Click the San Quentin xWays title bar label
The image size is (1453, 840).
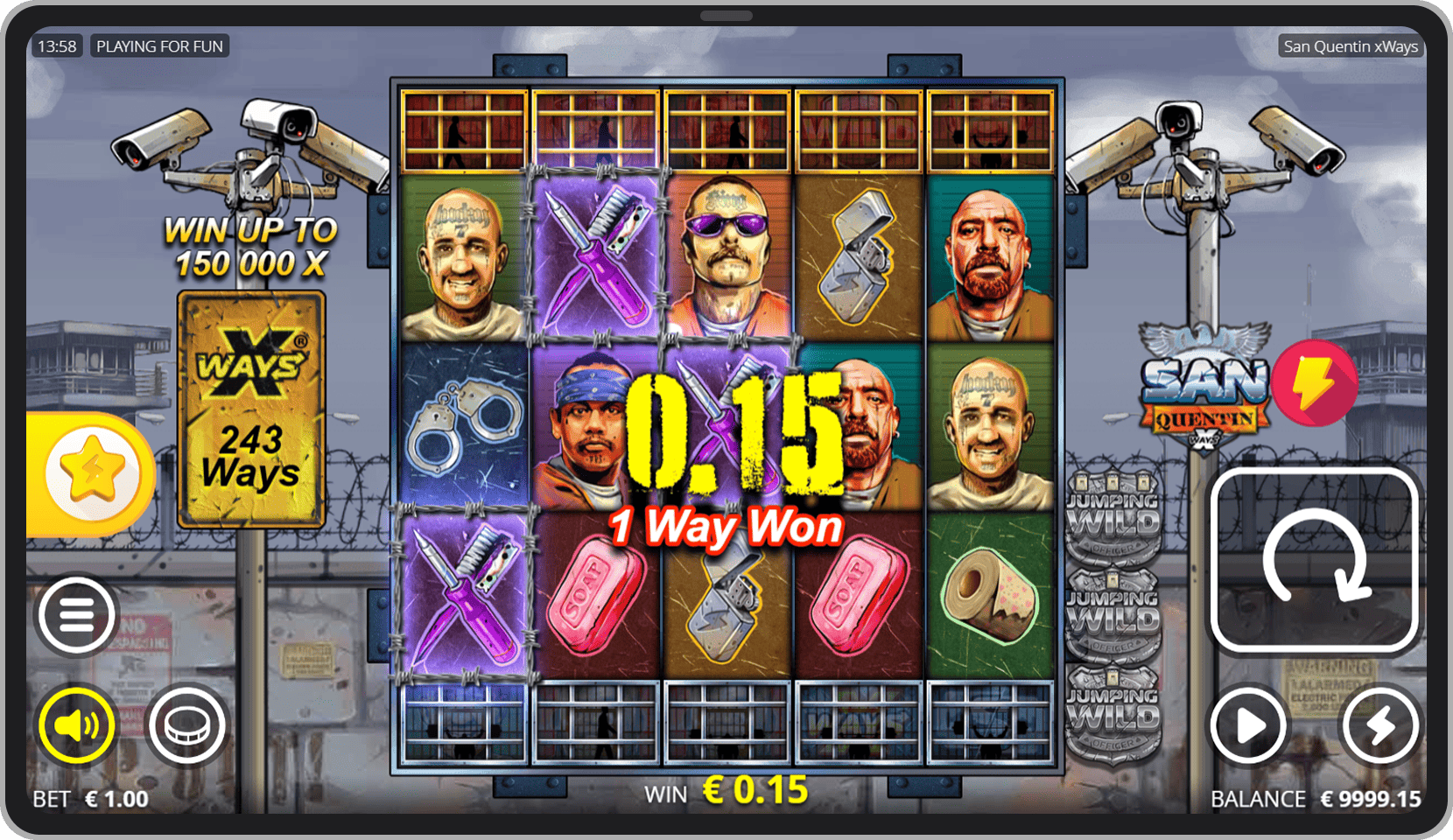(1351, 46)
